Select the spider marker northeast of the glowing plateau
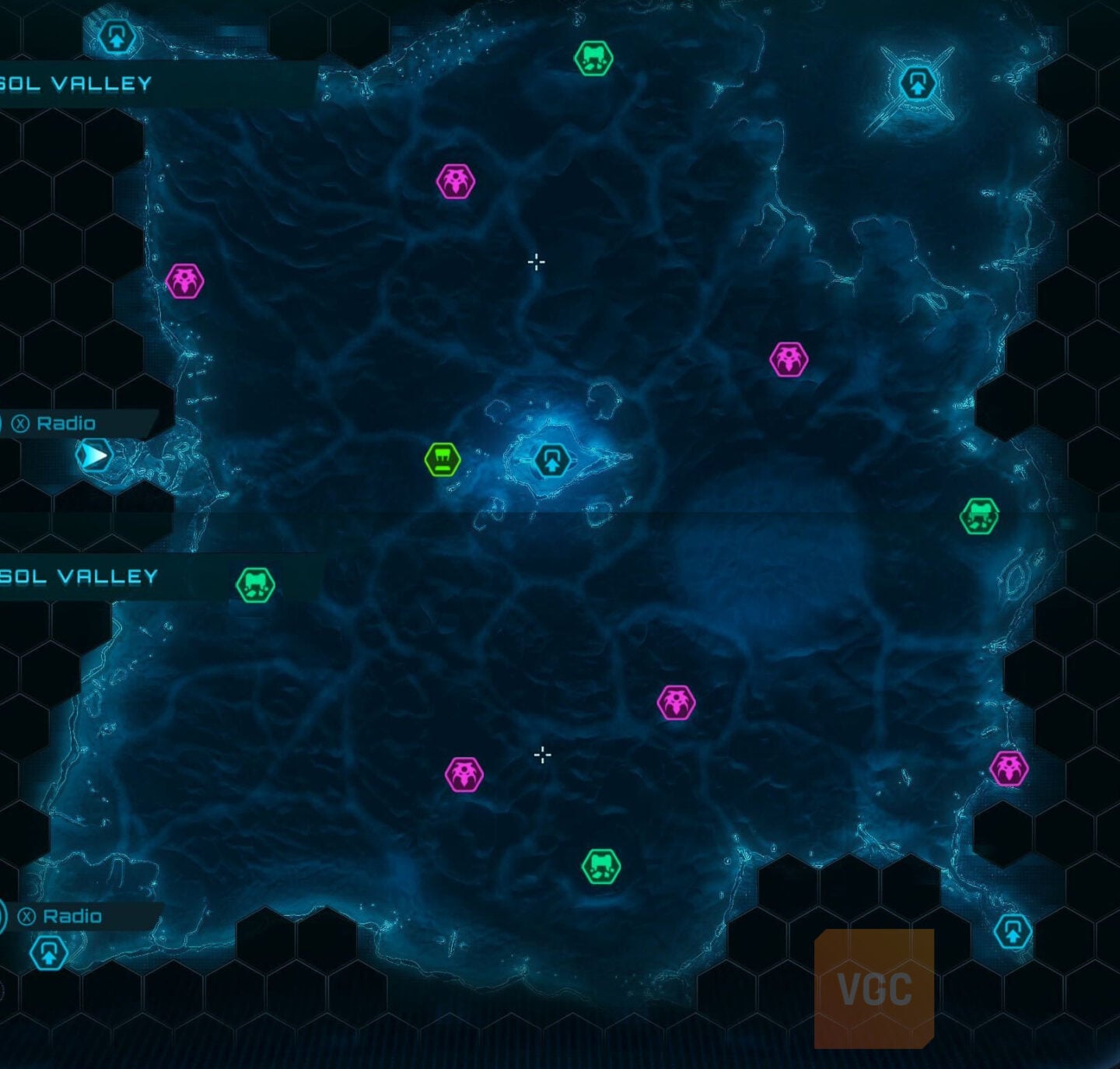The width and height of the screenshot is (1120, 1069). point(789,358)
